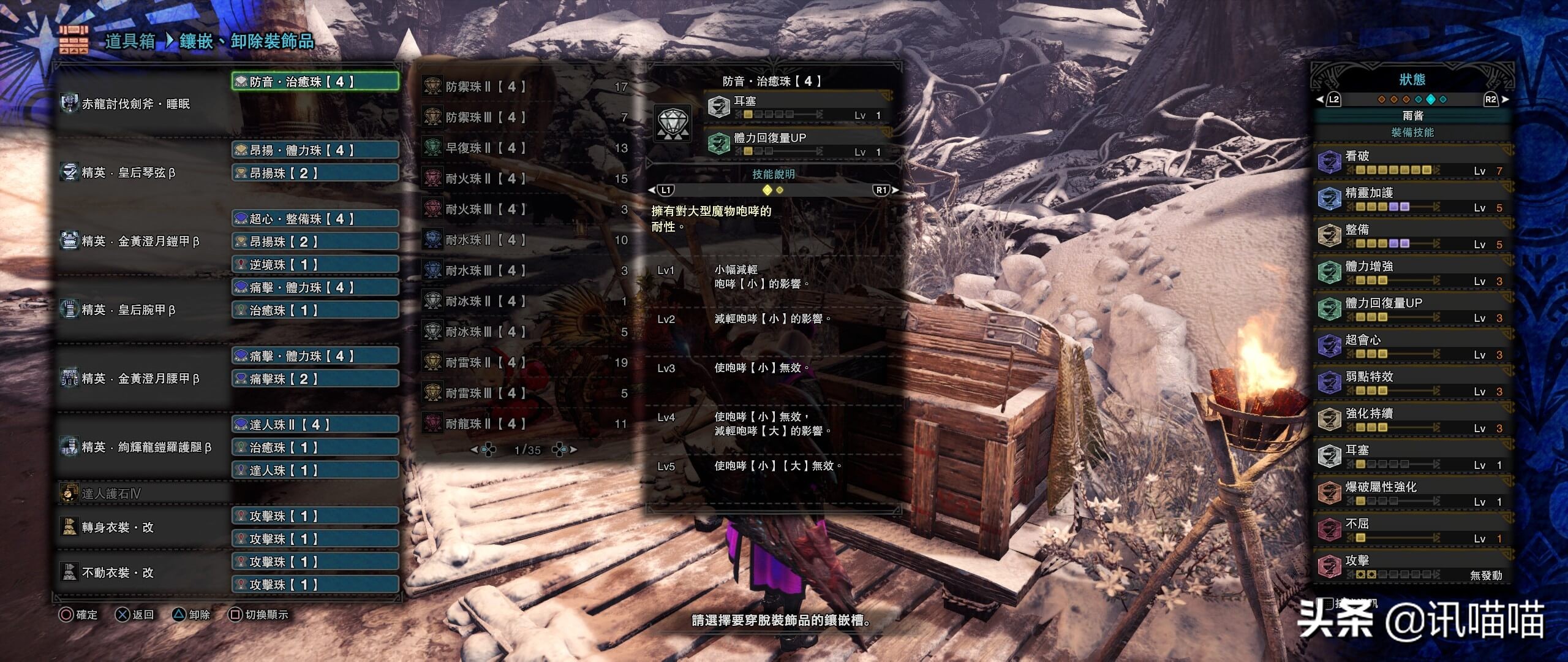This screenshot has height=662, width=1568.
Task: Pick the 耐水珠III【4】 list entry
Action: point(526,270)
